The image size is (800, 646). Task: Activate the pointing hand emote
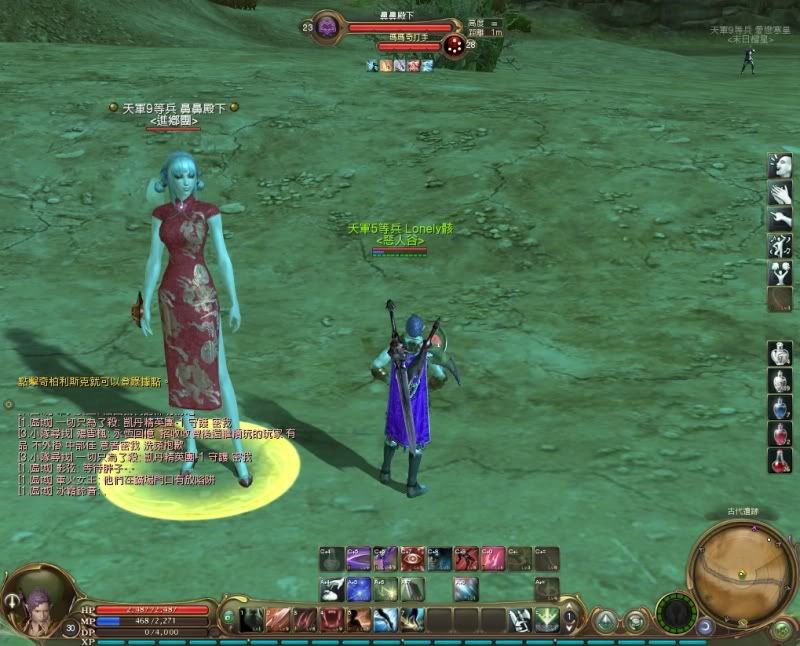coord(780,219)
